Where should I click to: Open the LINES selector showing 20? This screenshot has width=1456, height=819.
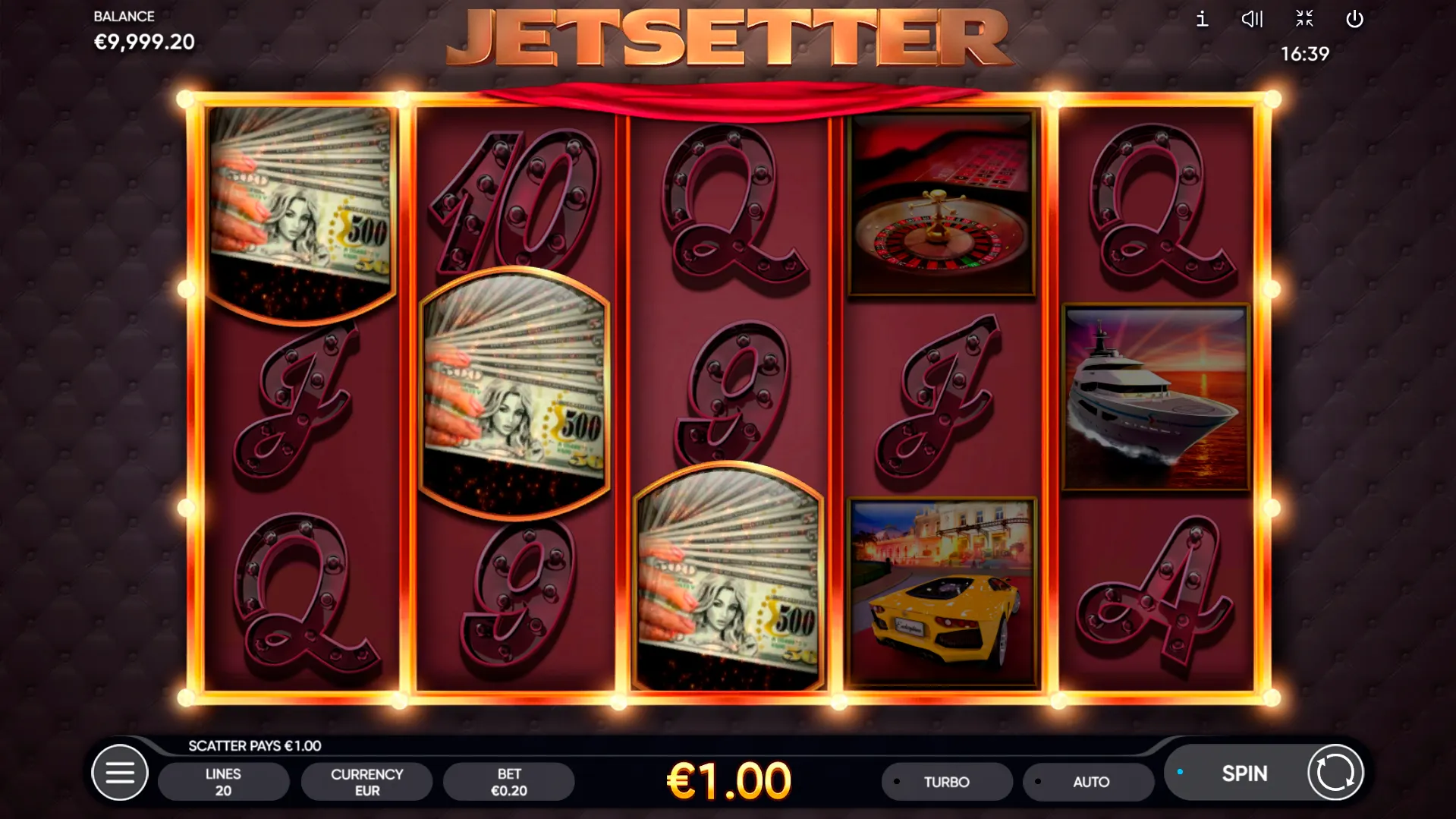click(224, 781)
